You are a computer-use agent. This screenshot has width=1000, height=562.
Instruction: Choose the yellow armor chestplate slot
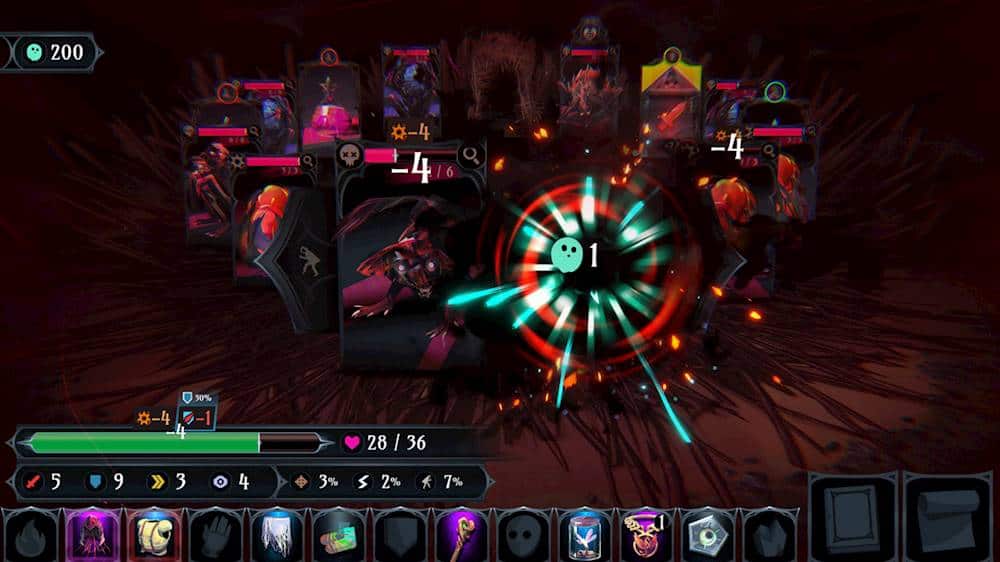click(x=154, y=534)
